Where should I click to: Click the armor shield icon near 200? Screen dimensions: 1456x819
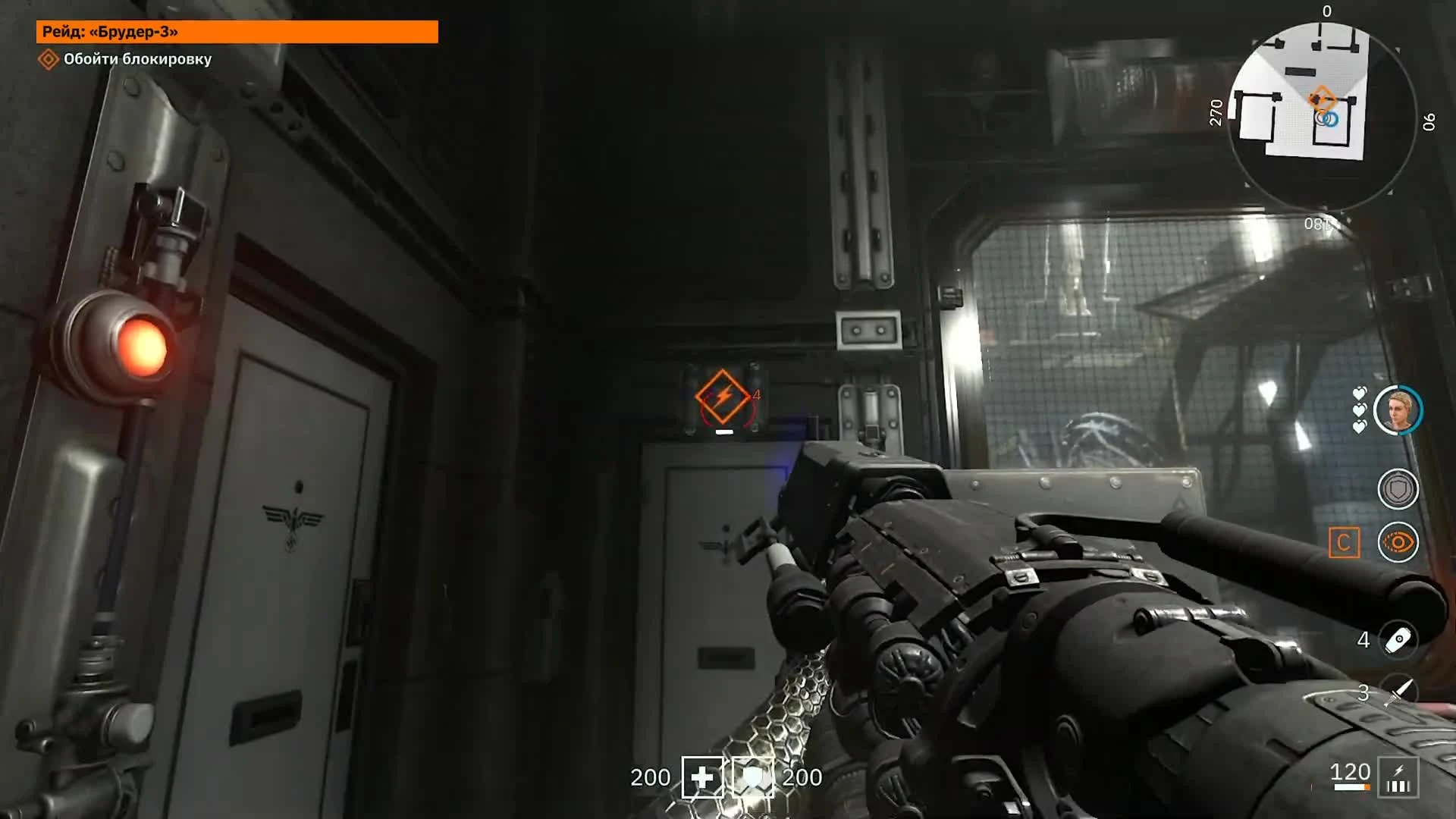coord(752,777)
